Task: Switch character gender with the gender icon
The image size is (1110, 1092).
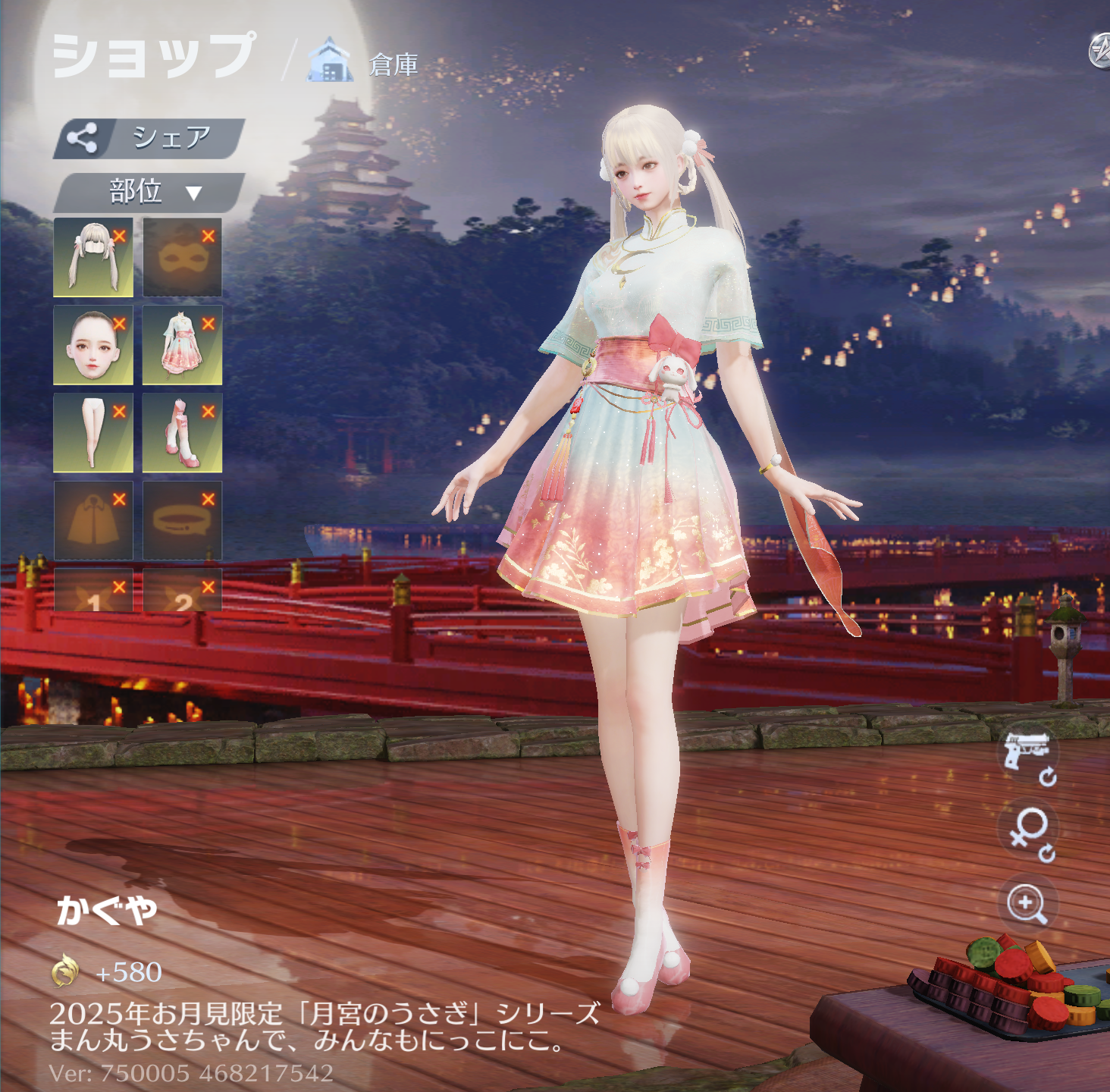Action: [x=1027, y=831]
